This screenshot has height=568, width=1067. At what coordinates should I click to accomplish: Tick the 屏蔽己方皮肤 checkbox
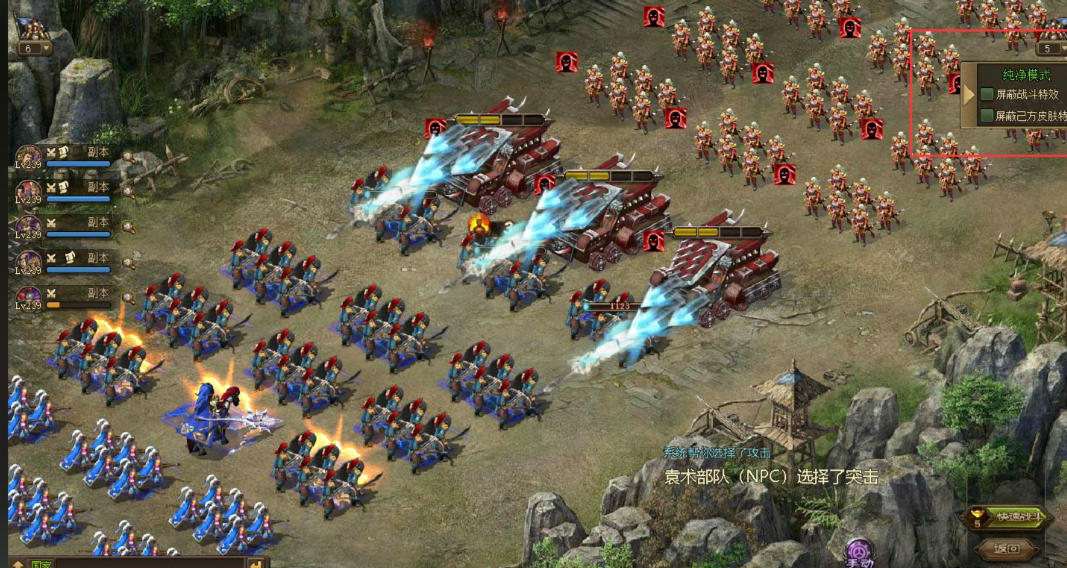click(x=987, y=116)
